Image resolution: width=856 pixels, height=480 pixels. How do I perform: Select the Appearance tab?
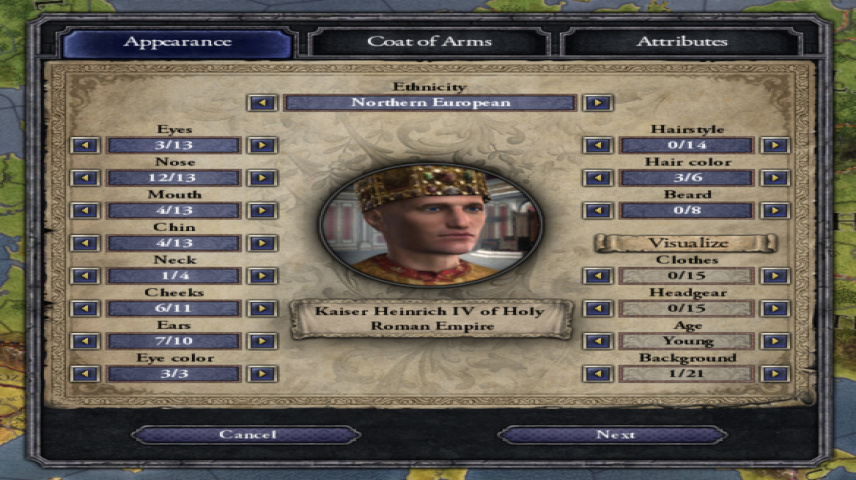pyautogui.click(x=177, y=42)
